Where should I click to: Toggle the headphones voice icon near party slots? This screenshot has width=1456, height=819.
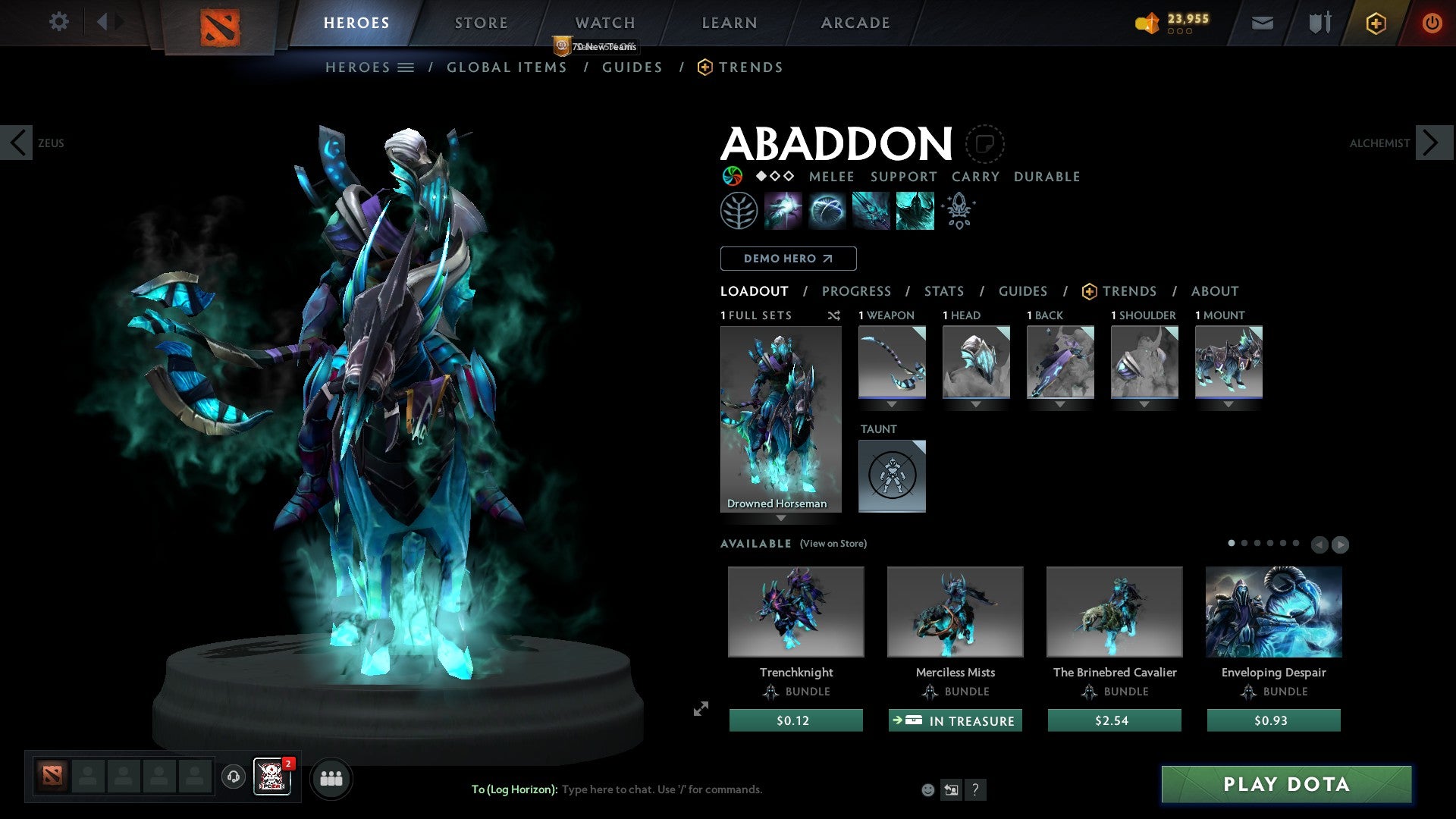click(x=234, y=778)
